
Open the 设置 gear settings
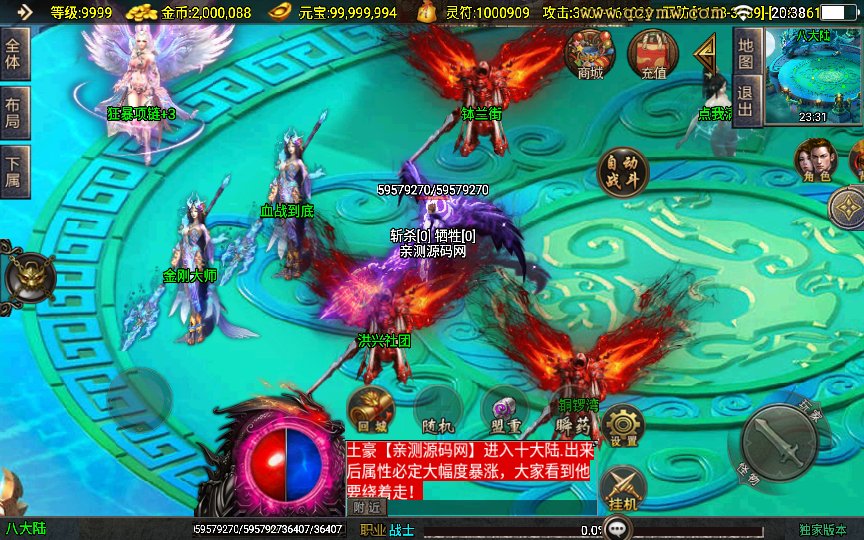point(622,426)
